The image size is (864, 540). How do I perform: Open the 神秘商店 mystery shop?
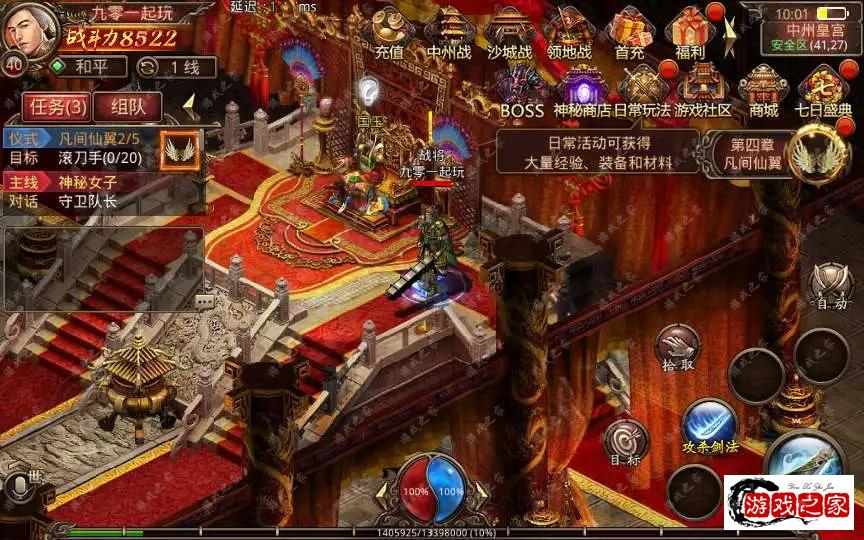point(583,88)
